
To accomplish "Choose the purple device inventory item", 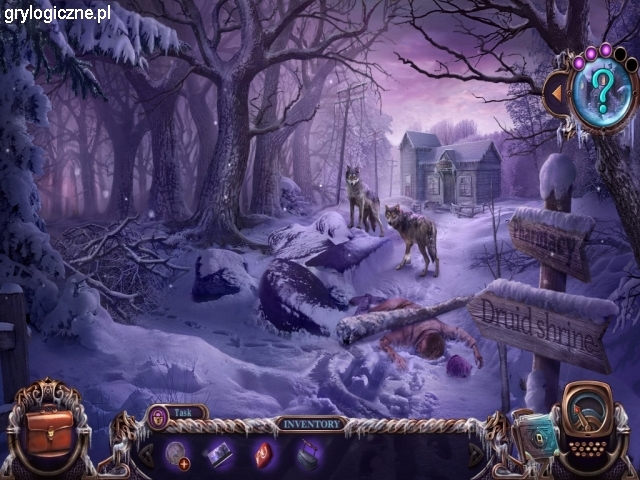I will click(x=308, y=455).
